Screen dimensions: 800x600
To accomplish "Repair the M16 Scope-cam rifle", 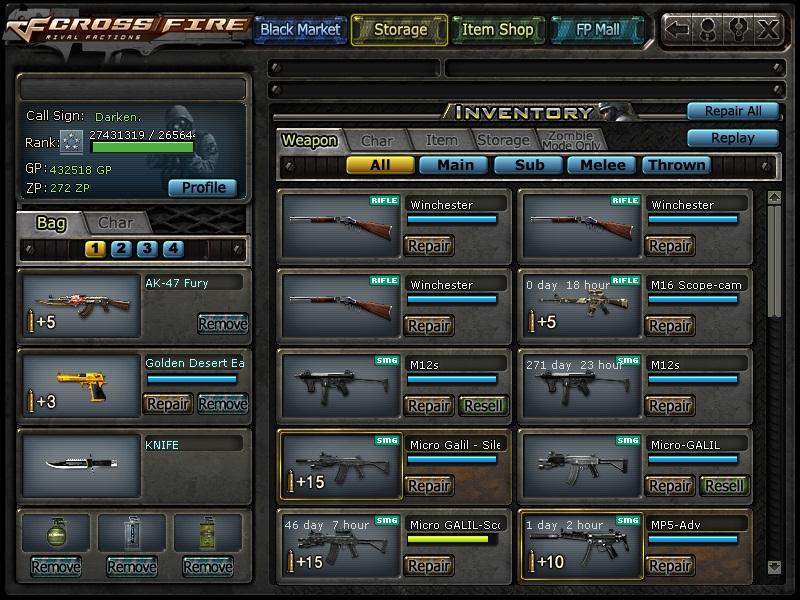I will (669, 326).
